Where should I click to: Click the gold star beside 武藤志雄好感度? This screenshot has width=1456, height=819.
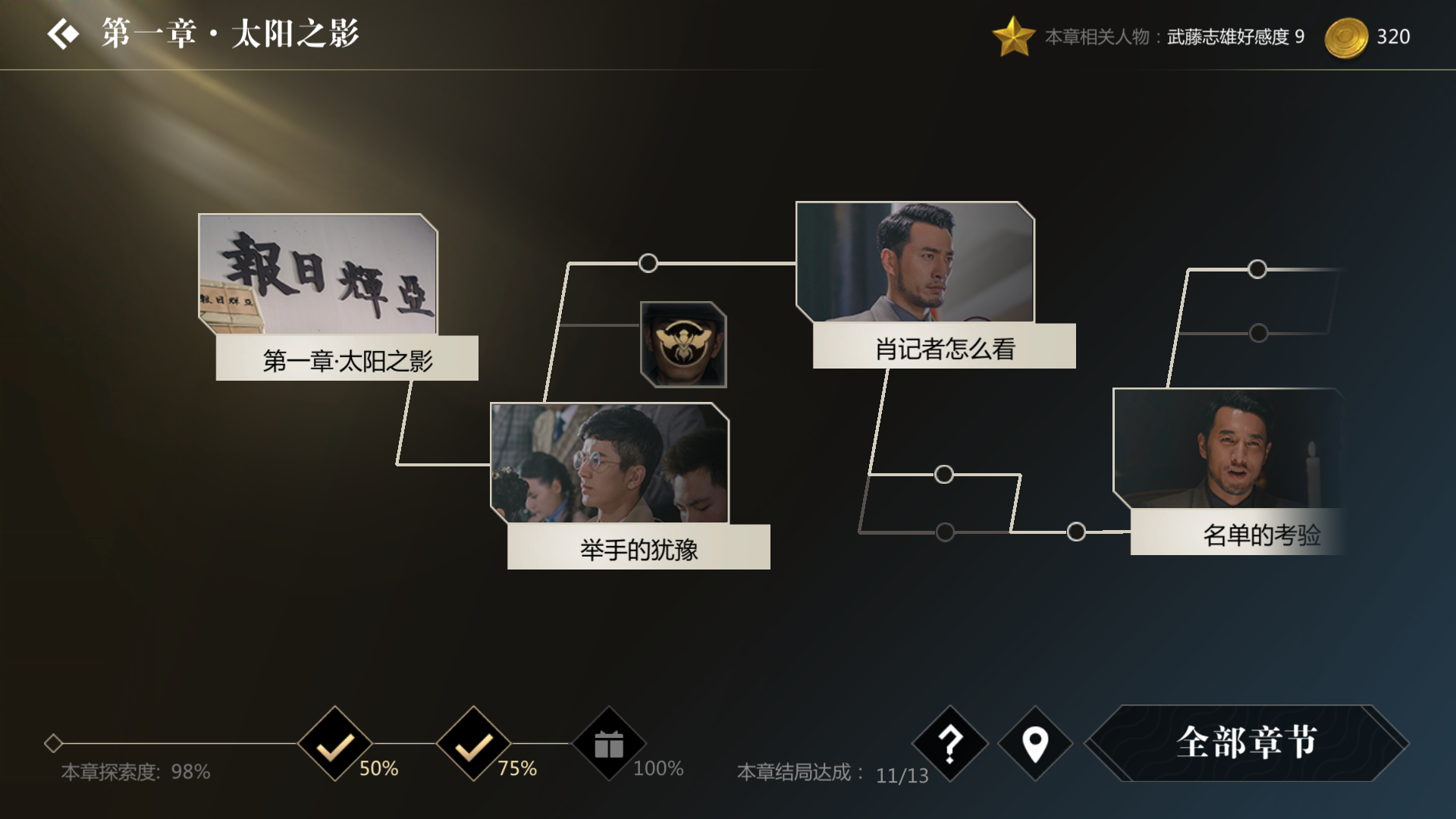(x=1014, y=35)
